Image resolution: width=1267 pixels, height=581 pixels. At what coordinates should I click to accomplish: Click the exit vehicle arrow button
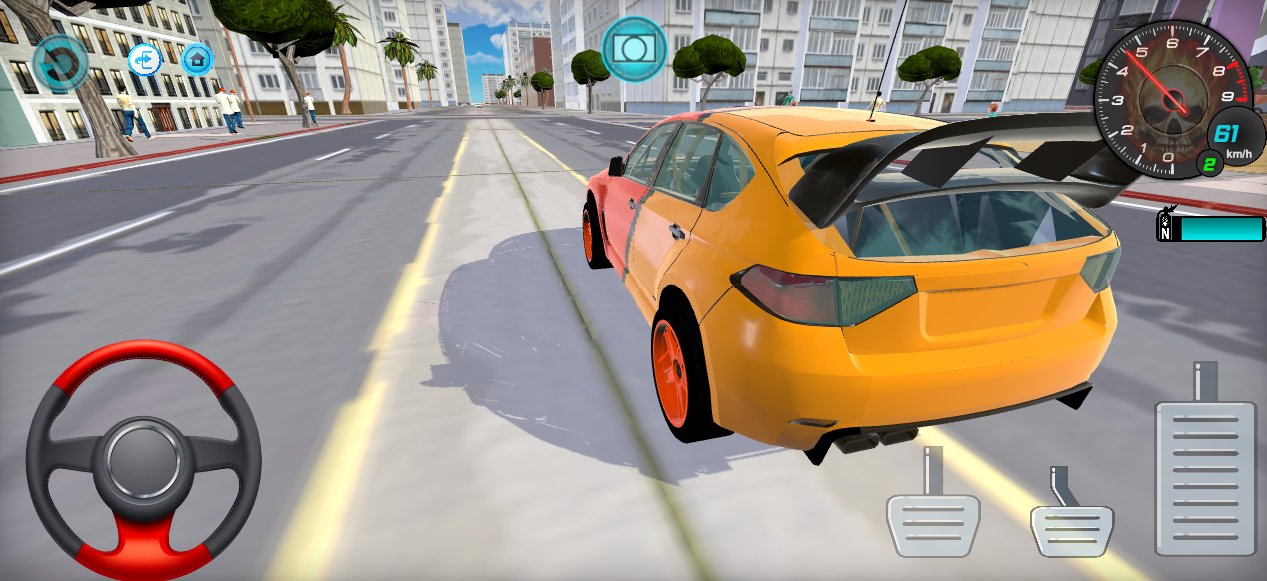click(145, 60)
